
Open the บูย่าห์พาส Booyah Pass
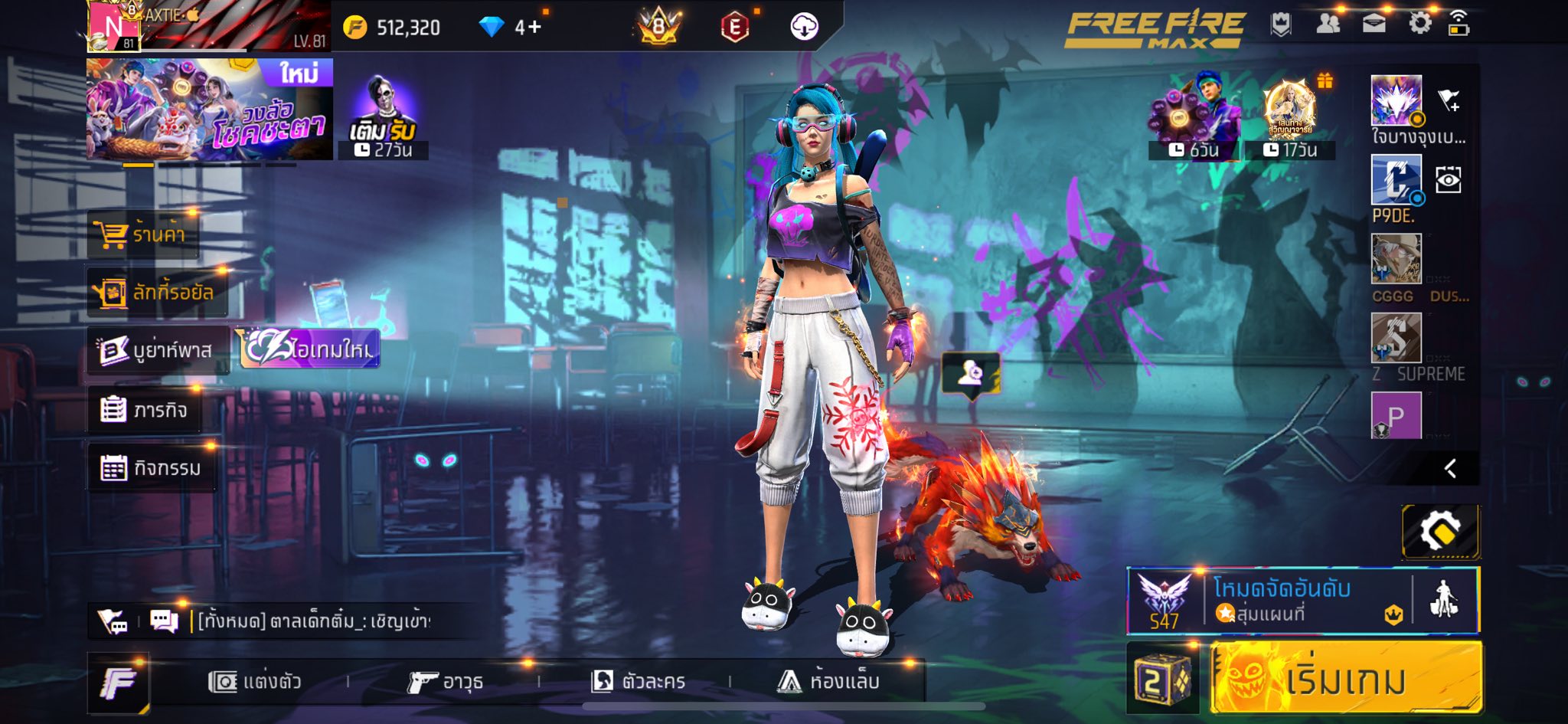(x=158, y=350)
